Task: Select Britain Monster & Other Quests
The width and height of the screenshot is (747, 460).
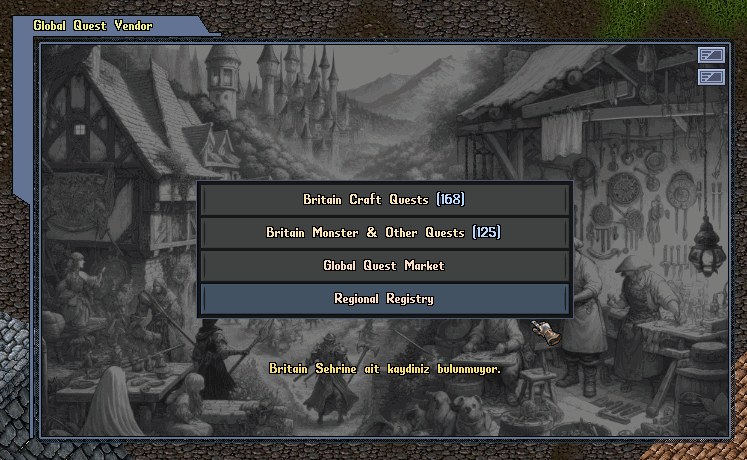Action: coord(384,233)
